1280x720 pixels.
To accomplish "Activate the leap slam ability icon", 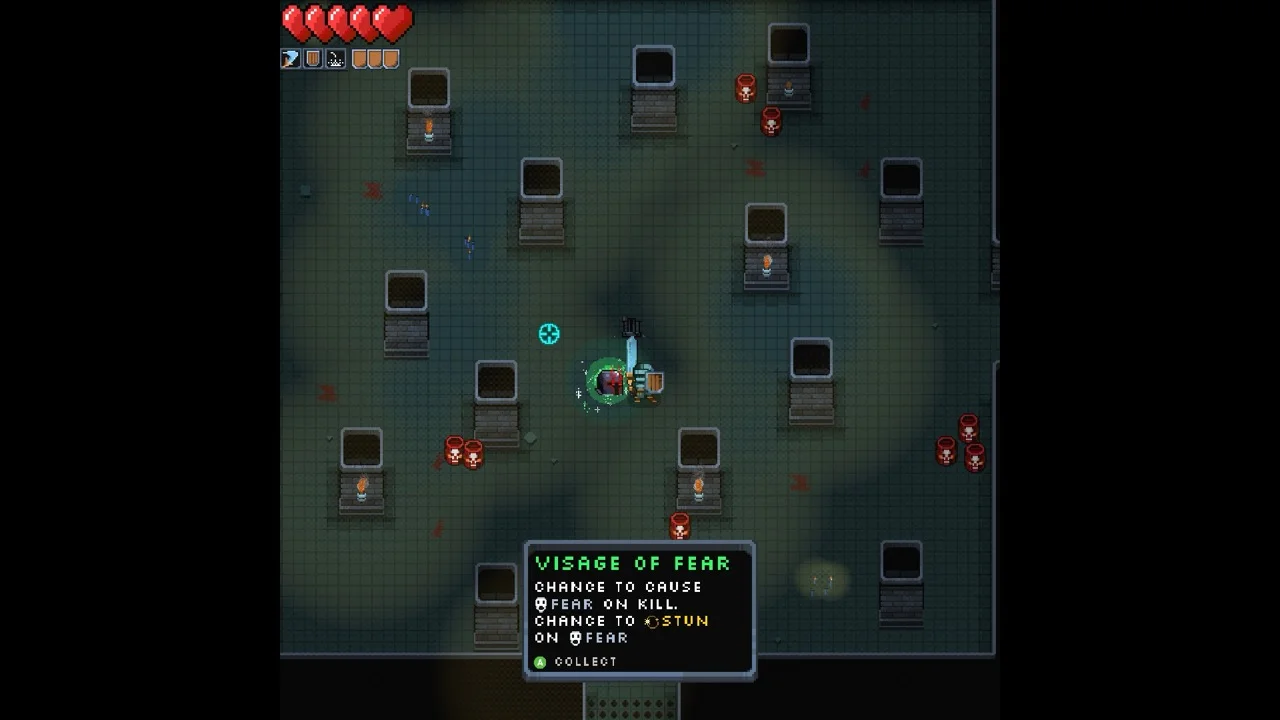I will point(335,59).
